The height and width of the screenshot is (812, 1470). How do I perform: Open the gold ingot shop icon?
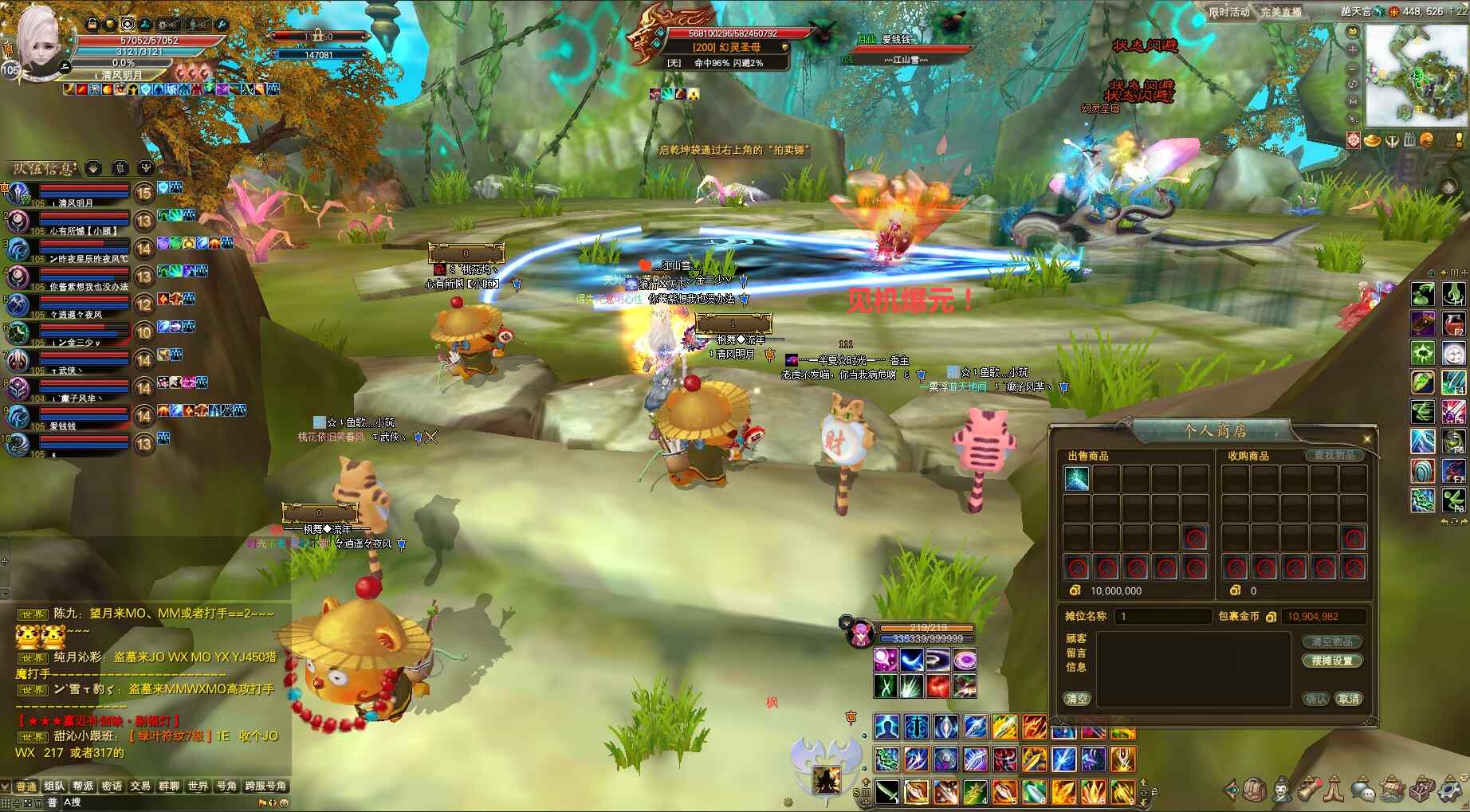(x=1372, y=140)
